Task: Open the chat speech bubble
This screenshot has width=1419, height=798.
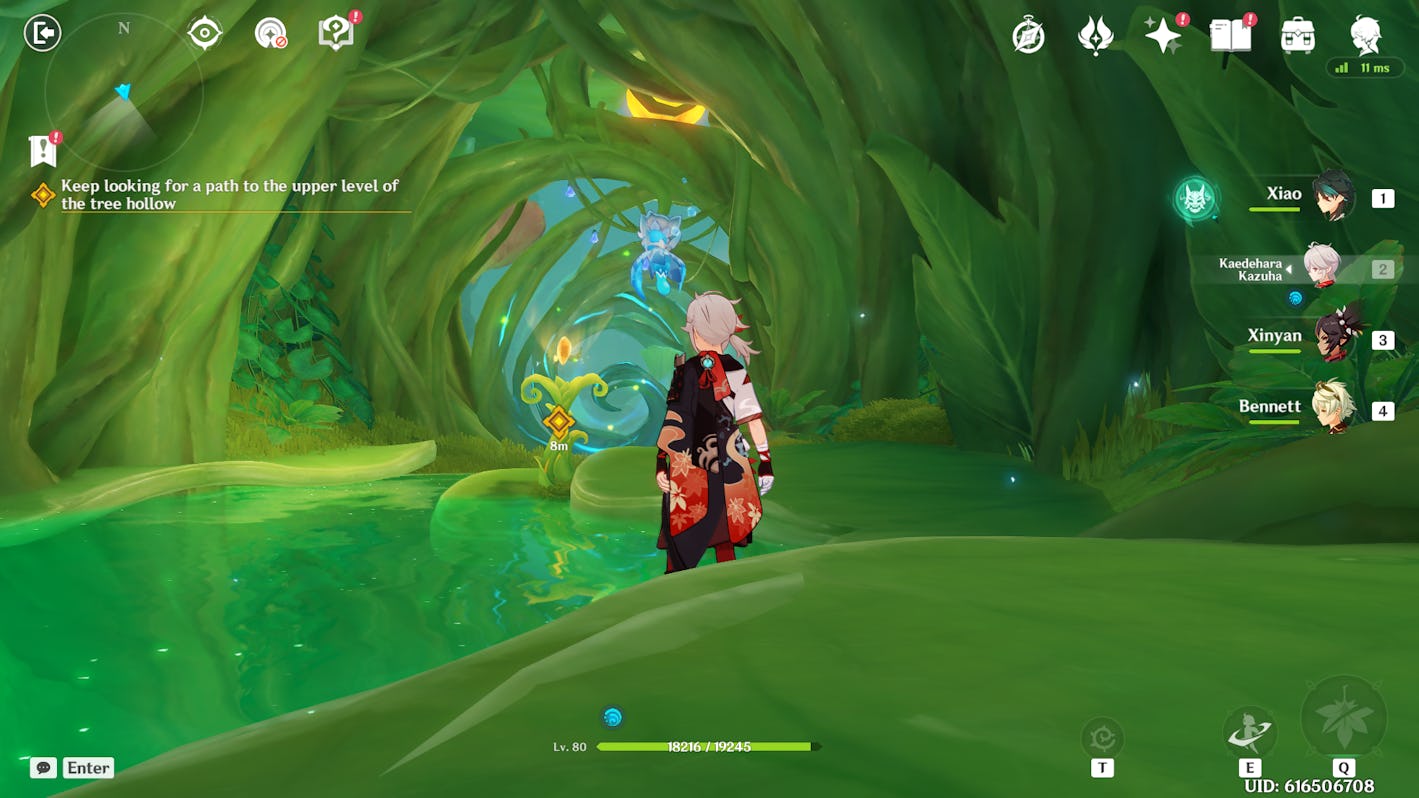Action: point(42,768)
